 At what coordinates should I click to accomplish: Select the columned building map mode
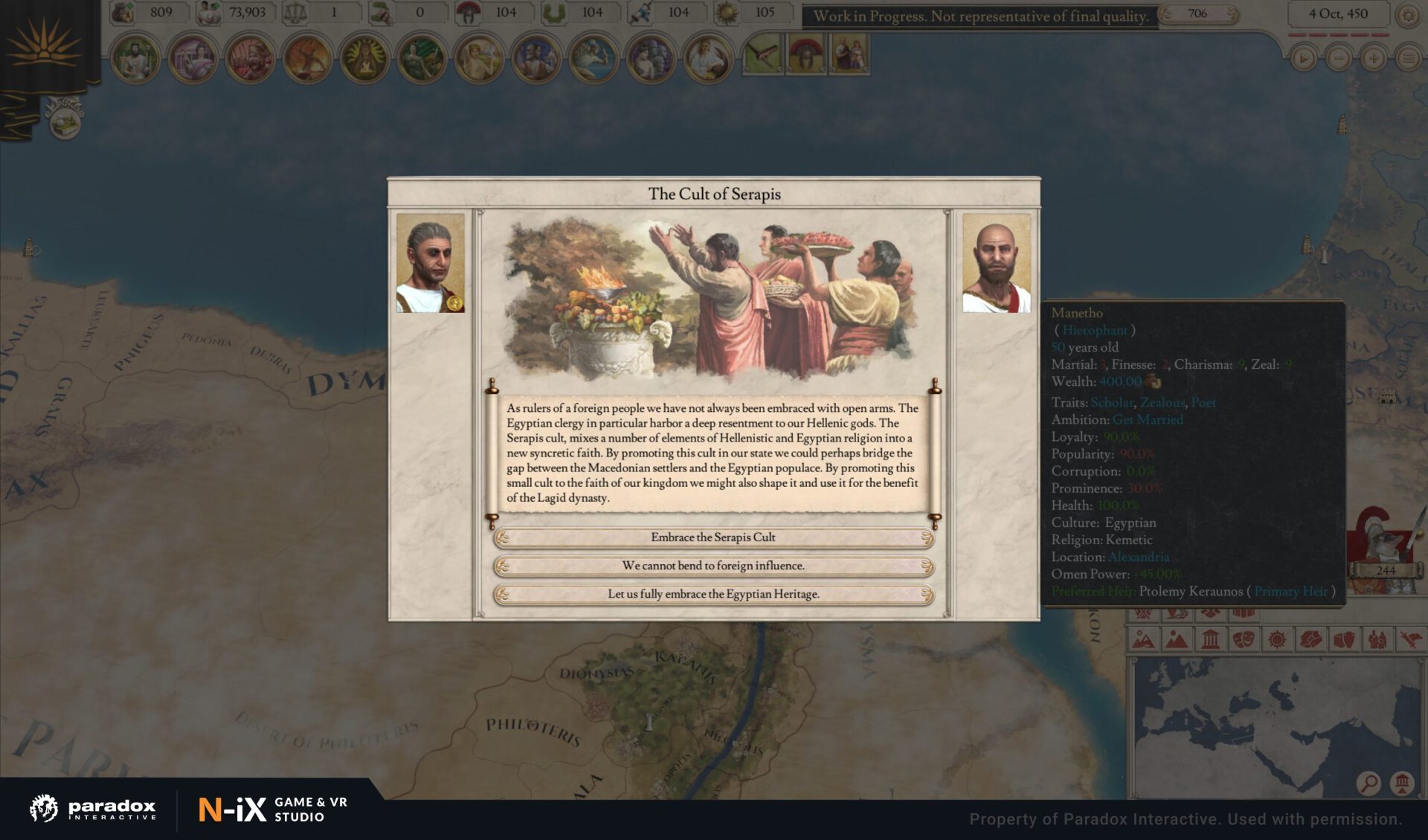[1210, 639]
